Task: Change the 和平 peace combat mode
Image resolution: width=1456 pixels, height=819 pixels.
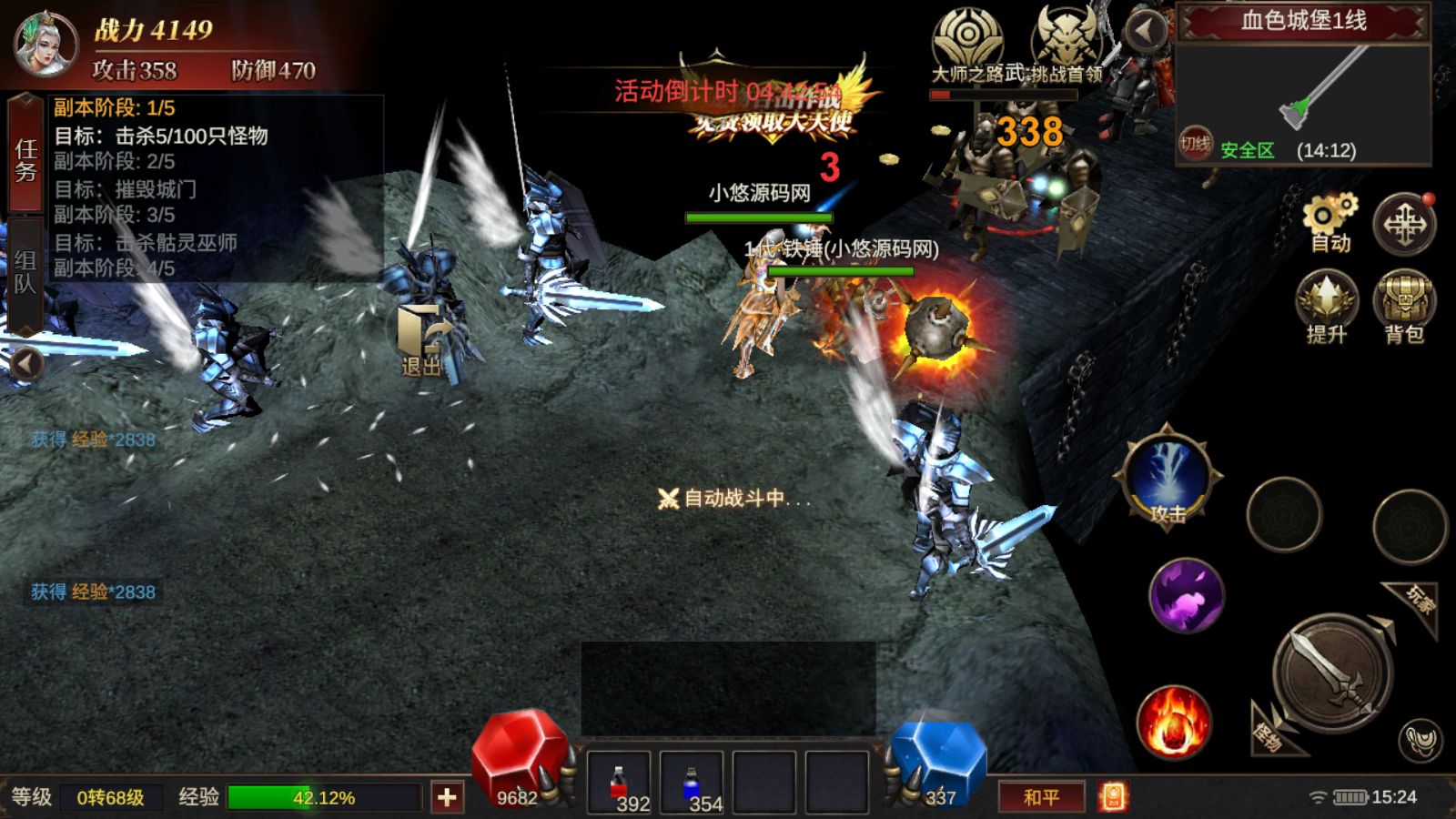Action: click(1042, 797)
